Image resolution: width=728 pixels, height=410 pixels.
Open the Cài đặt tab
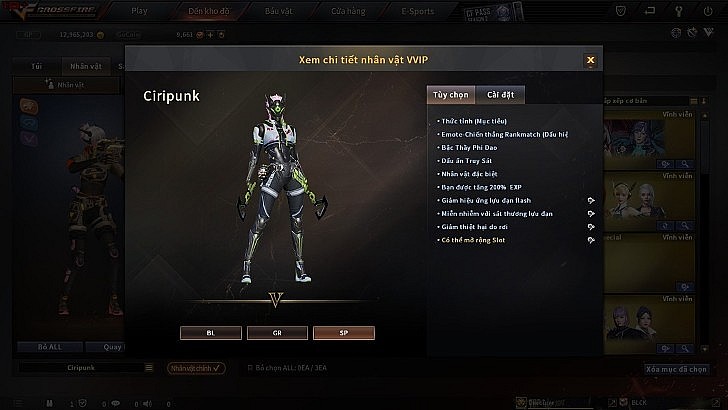500,95
